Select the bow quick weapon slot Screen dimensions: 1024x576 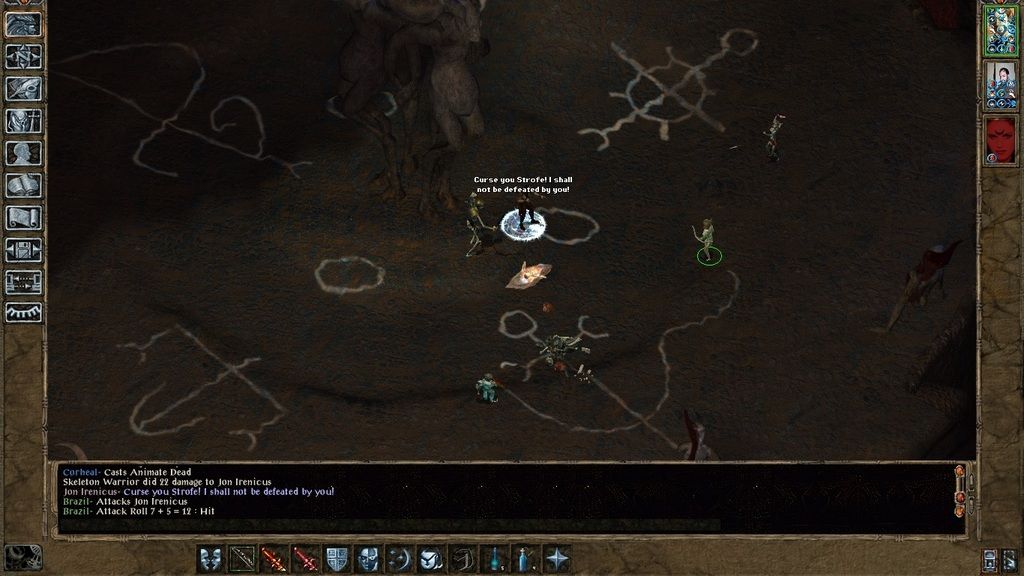pyautogui.click(x=243, y=558)
